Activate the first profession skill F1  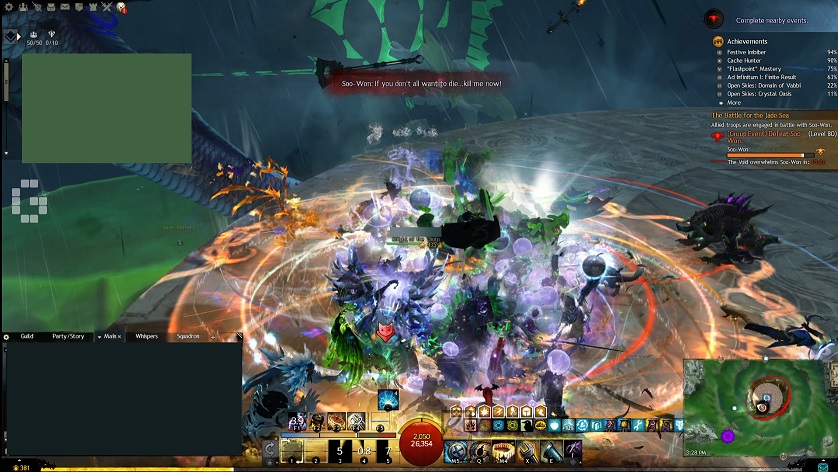[x=296, y=421]
